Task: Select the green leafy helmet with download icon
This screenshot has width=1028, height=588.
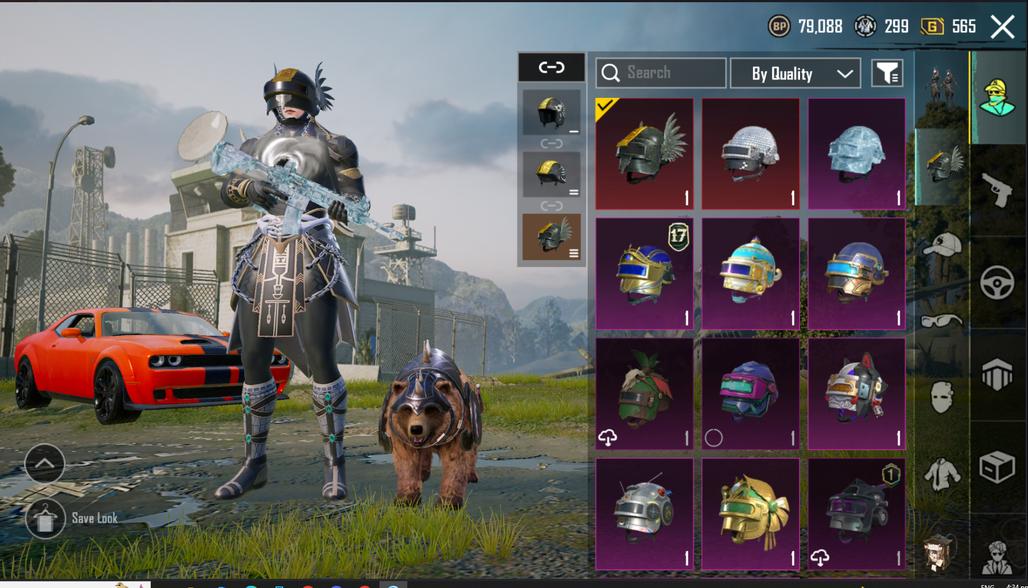Action: coord(644,394)
